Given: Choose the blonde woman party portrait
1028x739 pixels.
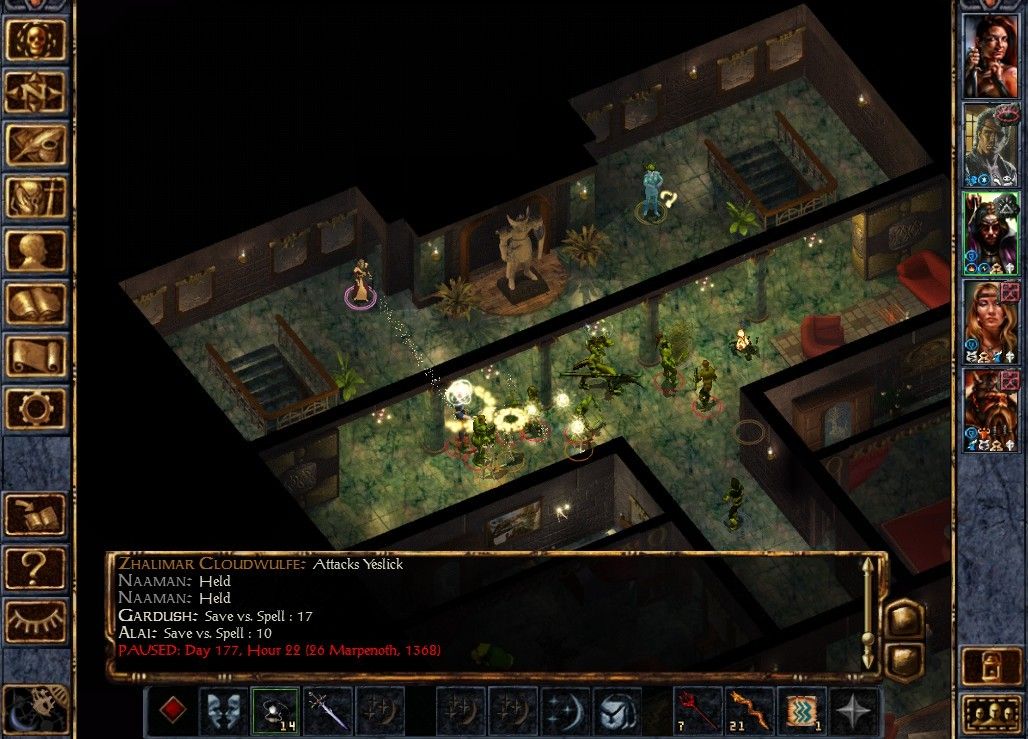Looking at the screenshot, I should 990,322.
